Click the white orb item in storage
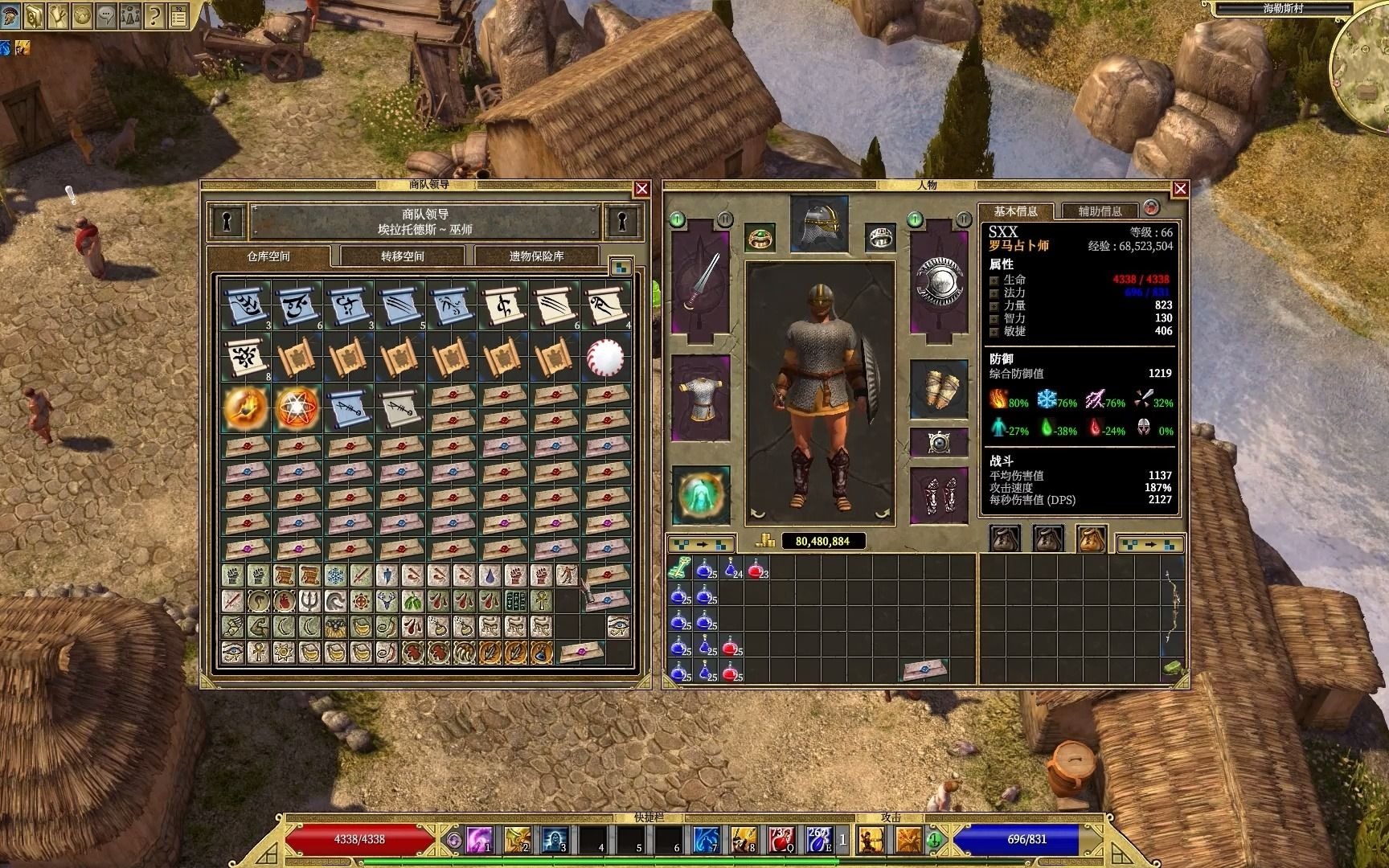 (x=605, y=355)
